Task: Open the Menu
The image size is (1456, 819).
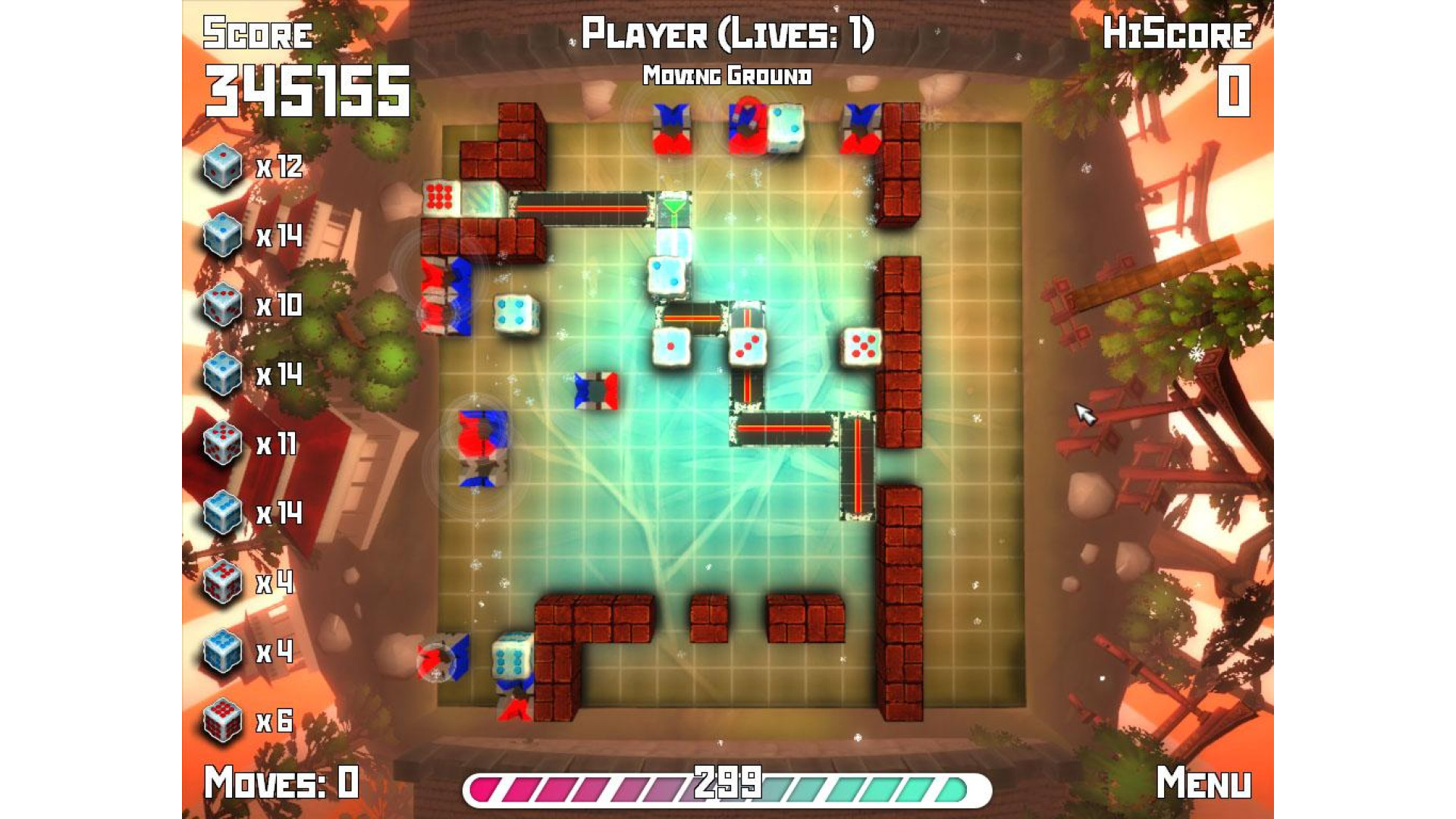Action: tap(1203, 783)
